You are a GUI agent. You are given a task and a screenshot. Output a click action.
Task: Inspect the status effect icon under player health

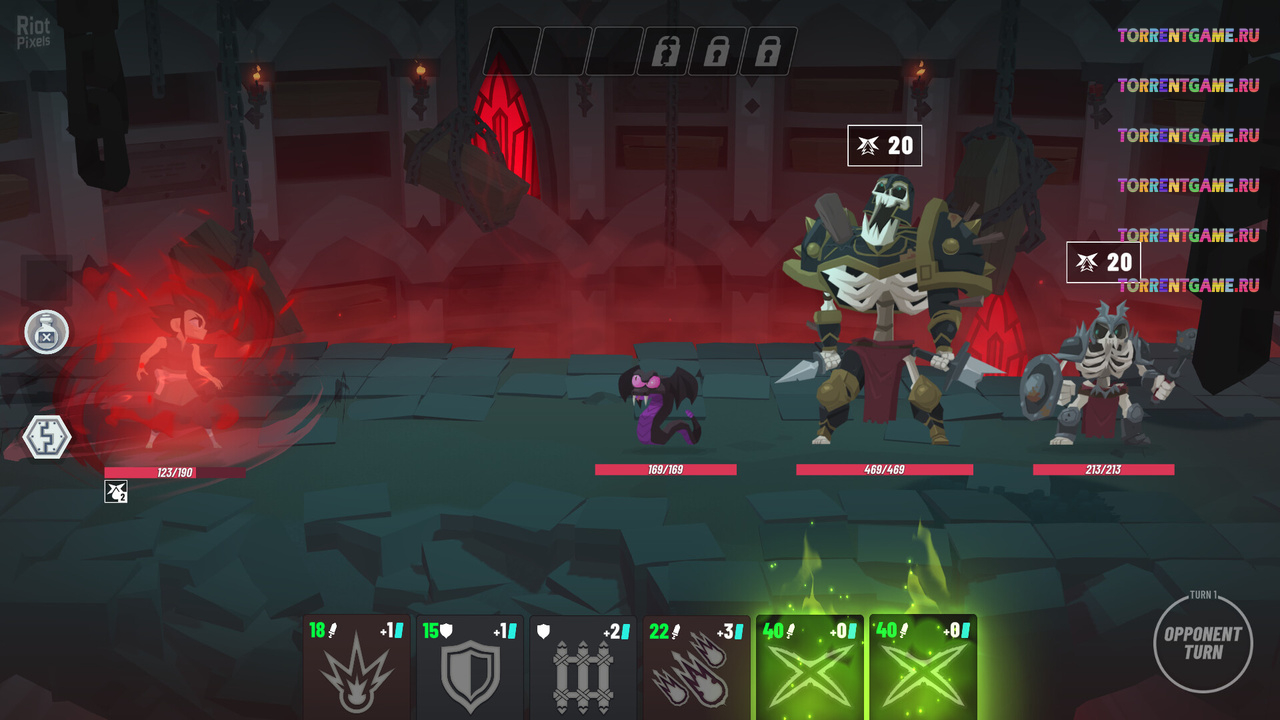pyautogui.click(x=116, y=491)
